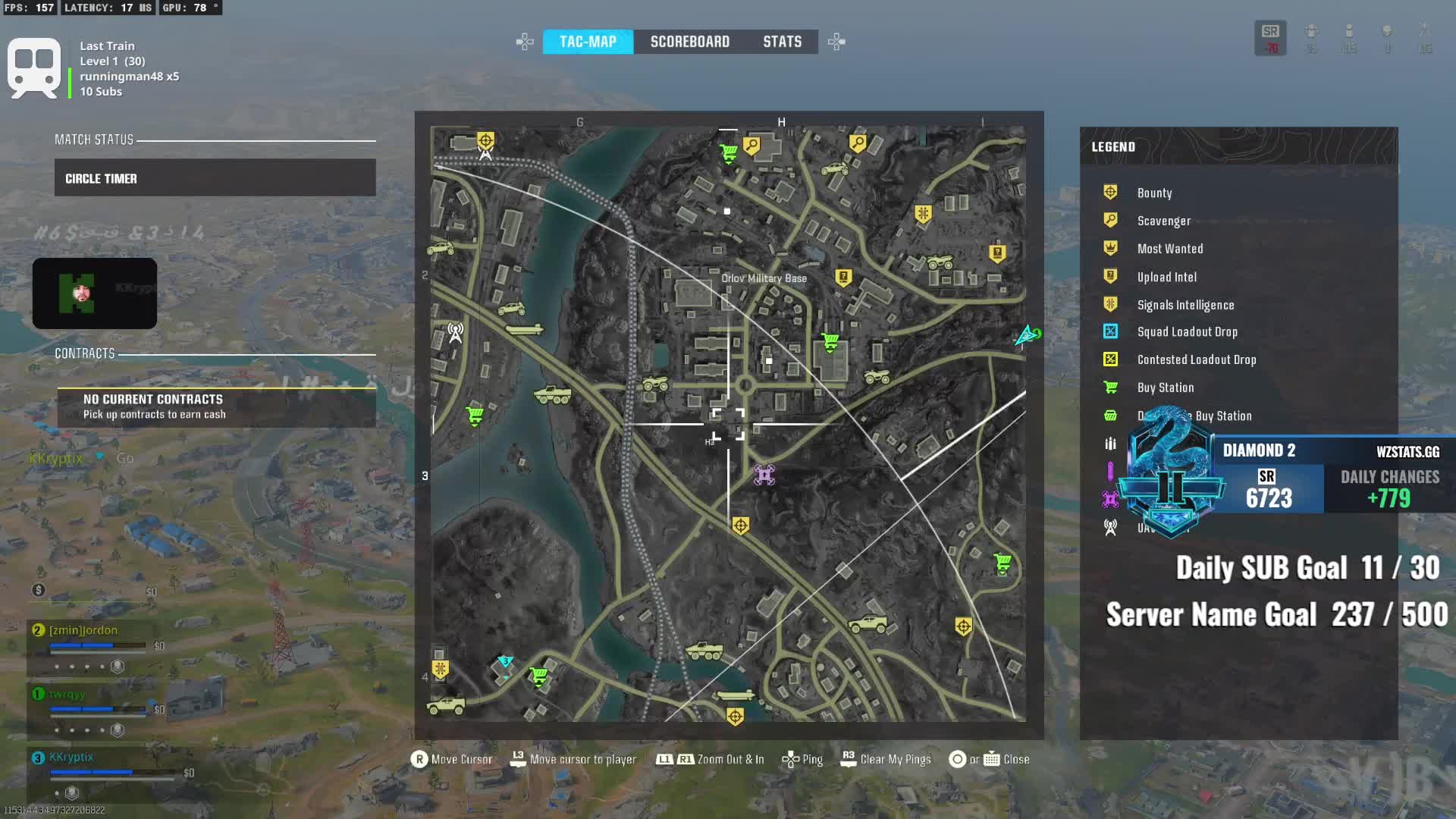
Task: Select squad member twrqyy
Action: point(67,694)
